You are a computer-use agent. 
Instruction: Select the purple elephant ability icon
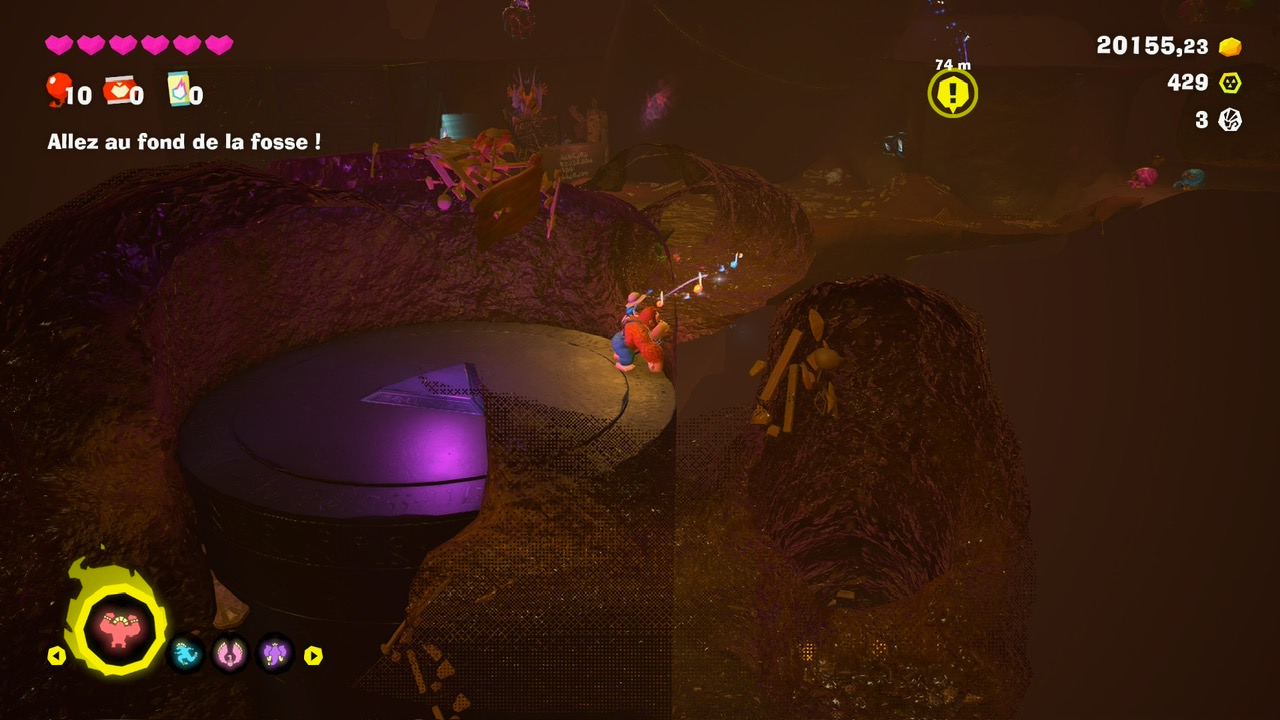(272, 655)
